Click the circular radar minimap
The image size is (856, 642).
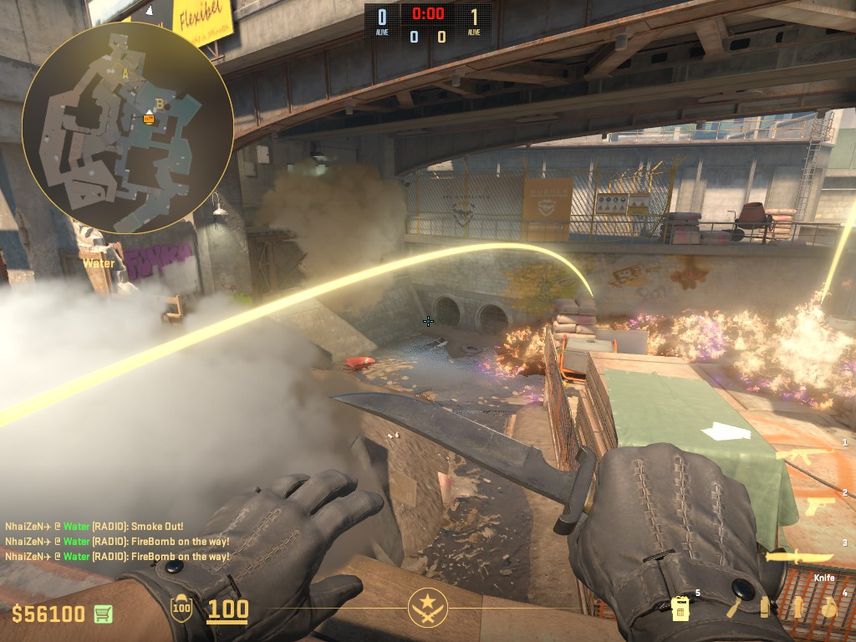127,127
